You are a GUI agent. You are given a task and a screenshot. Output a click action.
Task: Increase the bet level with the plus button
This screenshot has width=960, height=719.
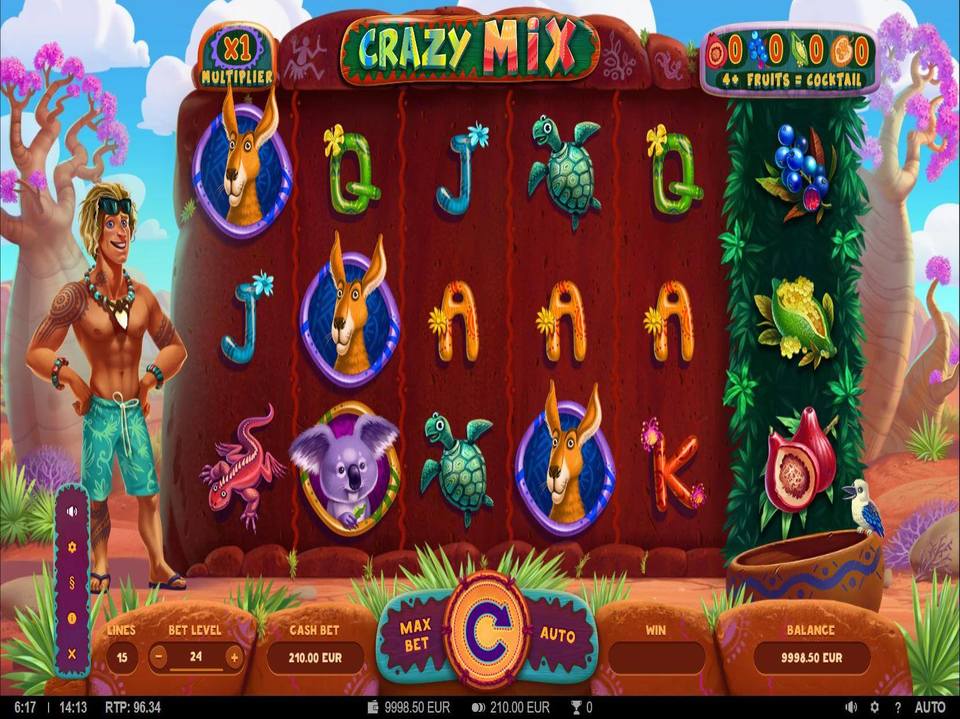pos(234,657)
